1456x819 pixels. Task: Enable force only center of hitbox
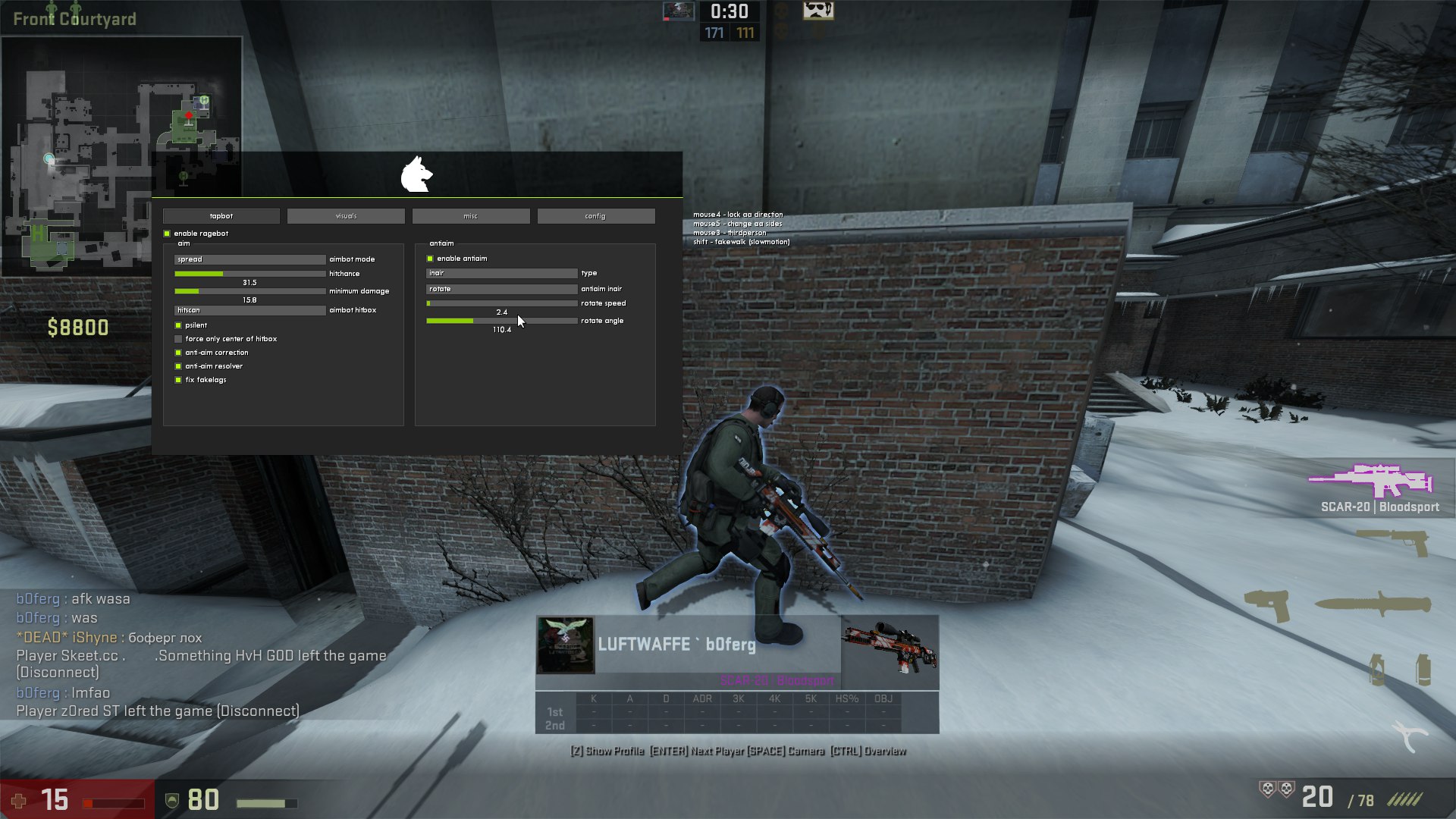tap(179, 339)
